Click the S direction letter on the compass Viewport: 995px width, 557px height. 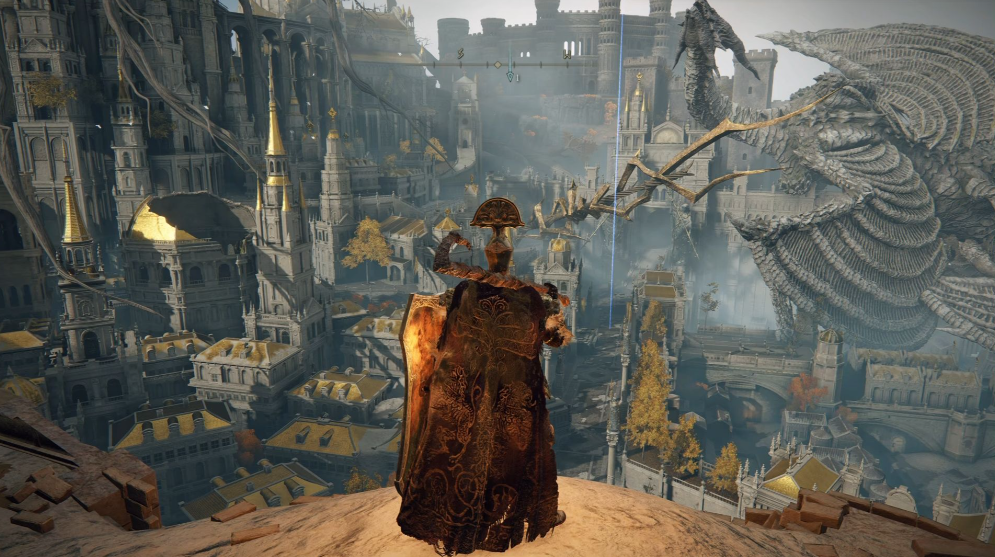[x=460, y=53]
